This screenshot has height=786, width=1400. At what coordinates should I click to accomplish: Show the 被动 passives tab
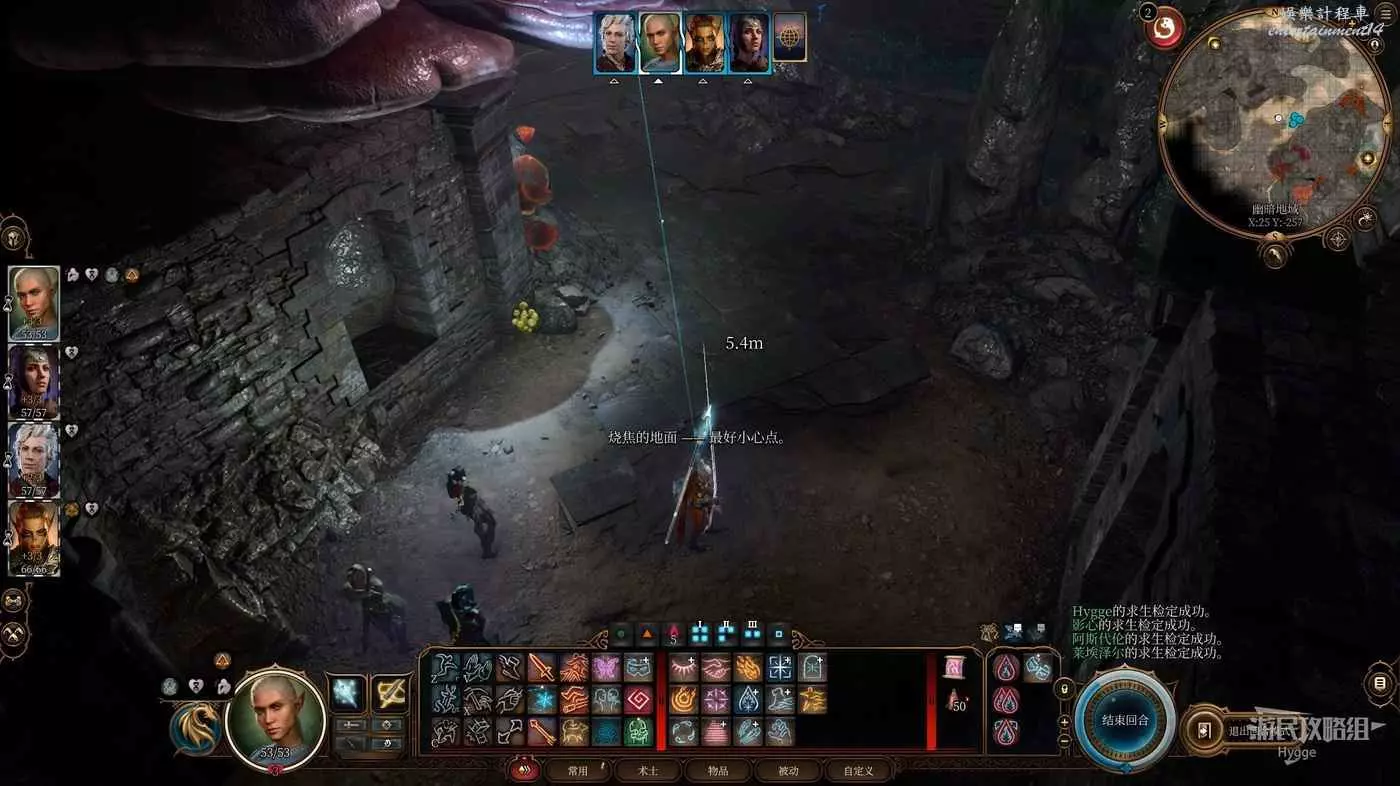[x=789, y=770]
